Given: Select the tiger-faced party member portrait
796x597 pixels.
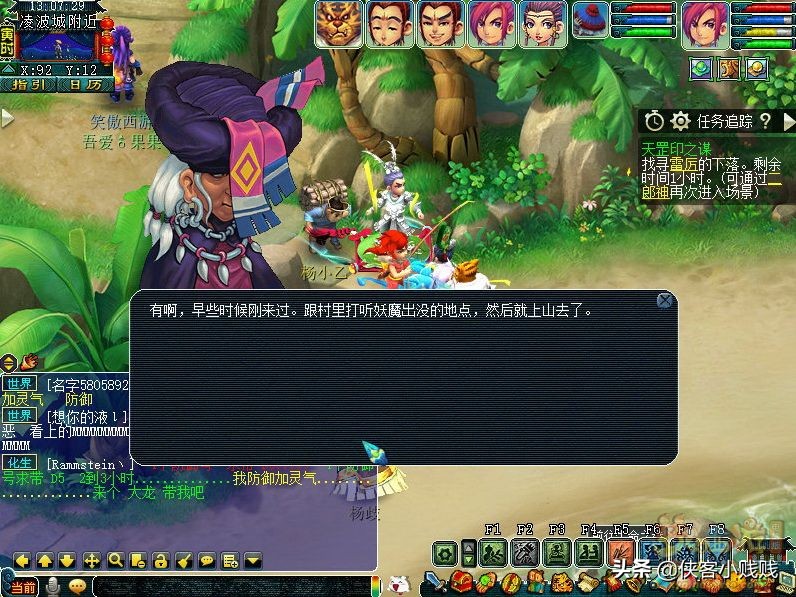Looking at the screenshot, I should (338, 24).
